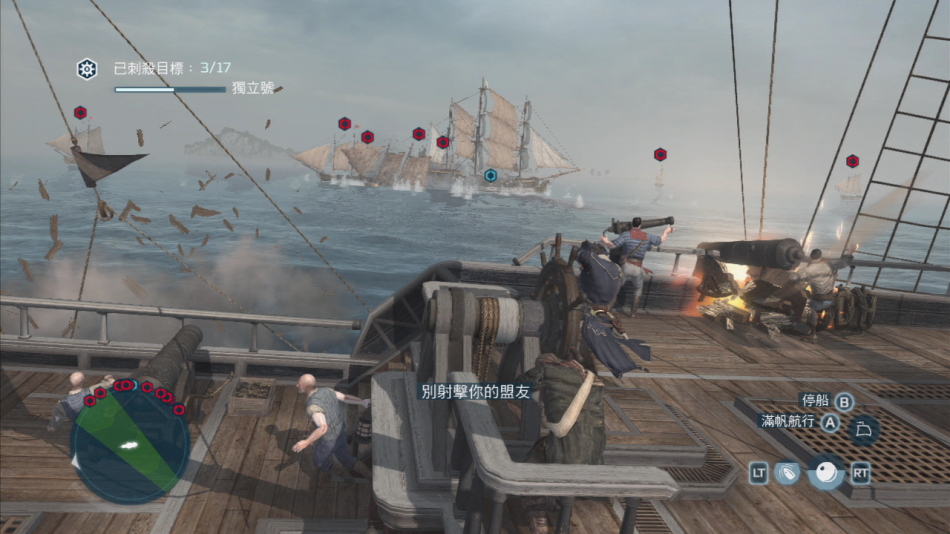Click the hexagonal gear objective icon
The height and width of the screenshot is (534, 950).
[x=87, y=69]
